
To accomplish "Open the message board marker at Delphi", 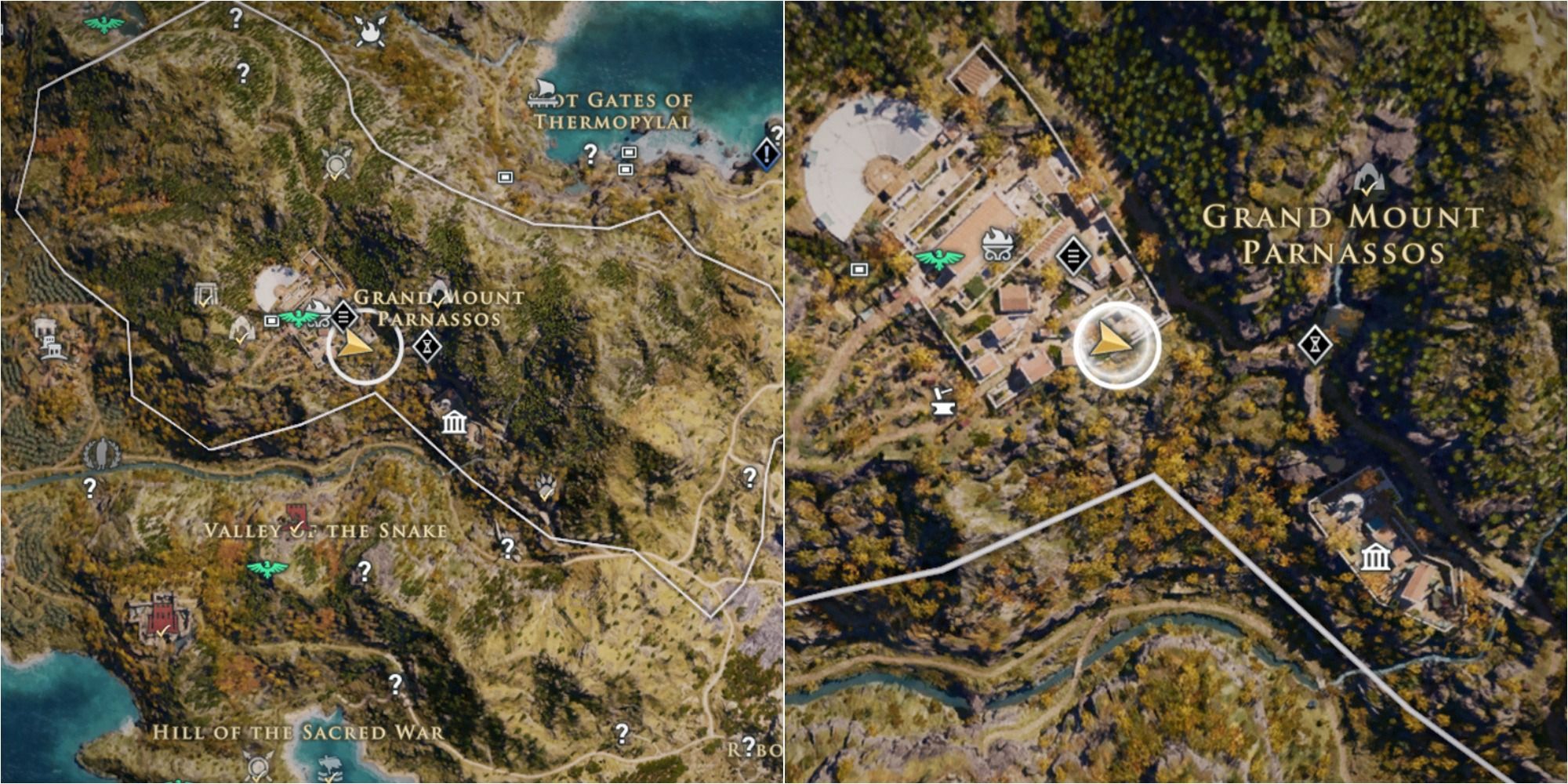I will 1074,255.
